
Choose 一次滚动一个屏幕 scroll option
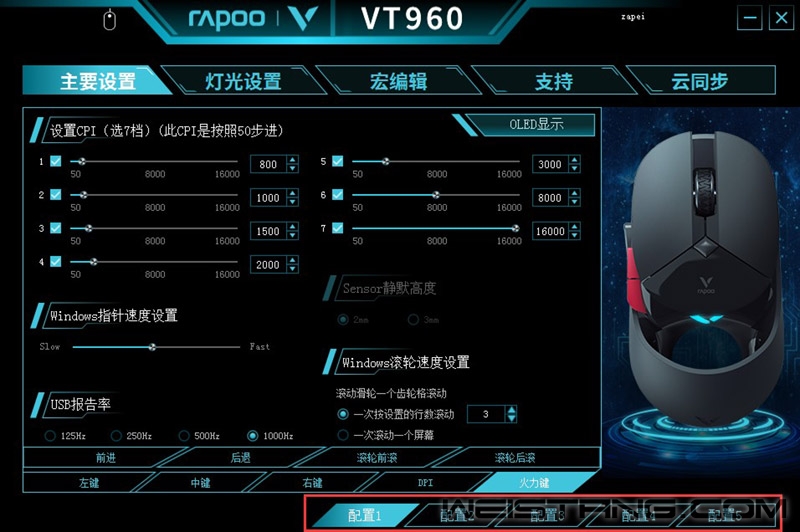point(344,435)
